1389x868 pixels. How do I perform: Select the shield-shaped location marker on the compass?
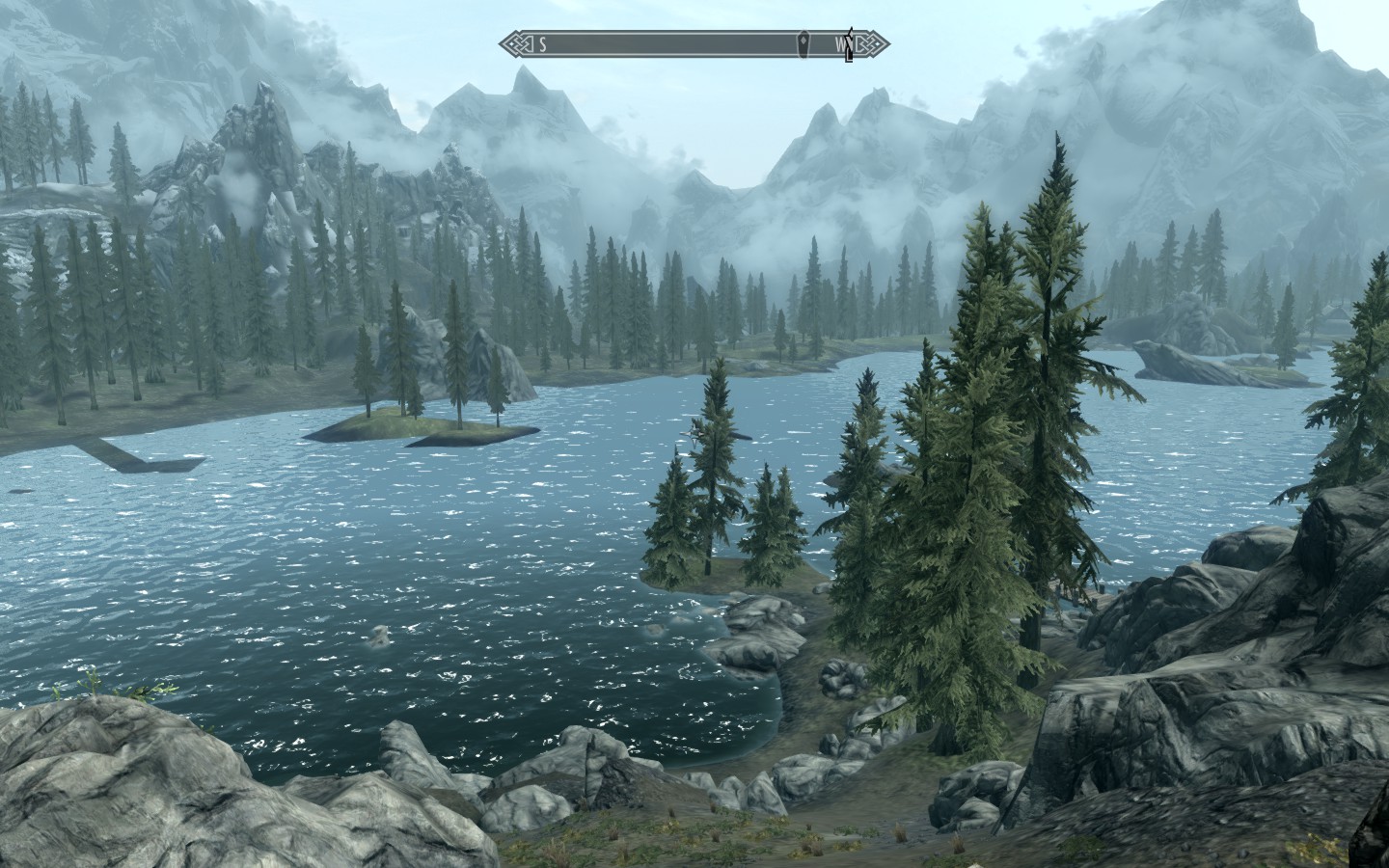coord(804,43)
